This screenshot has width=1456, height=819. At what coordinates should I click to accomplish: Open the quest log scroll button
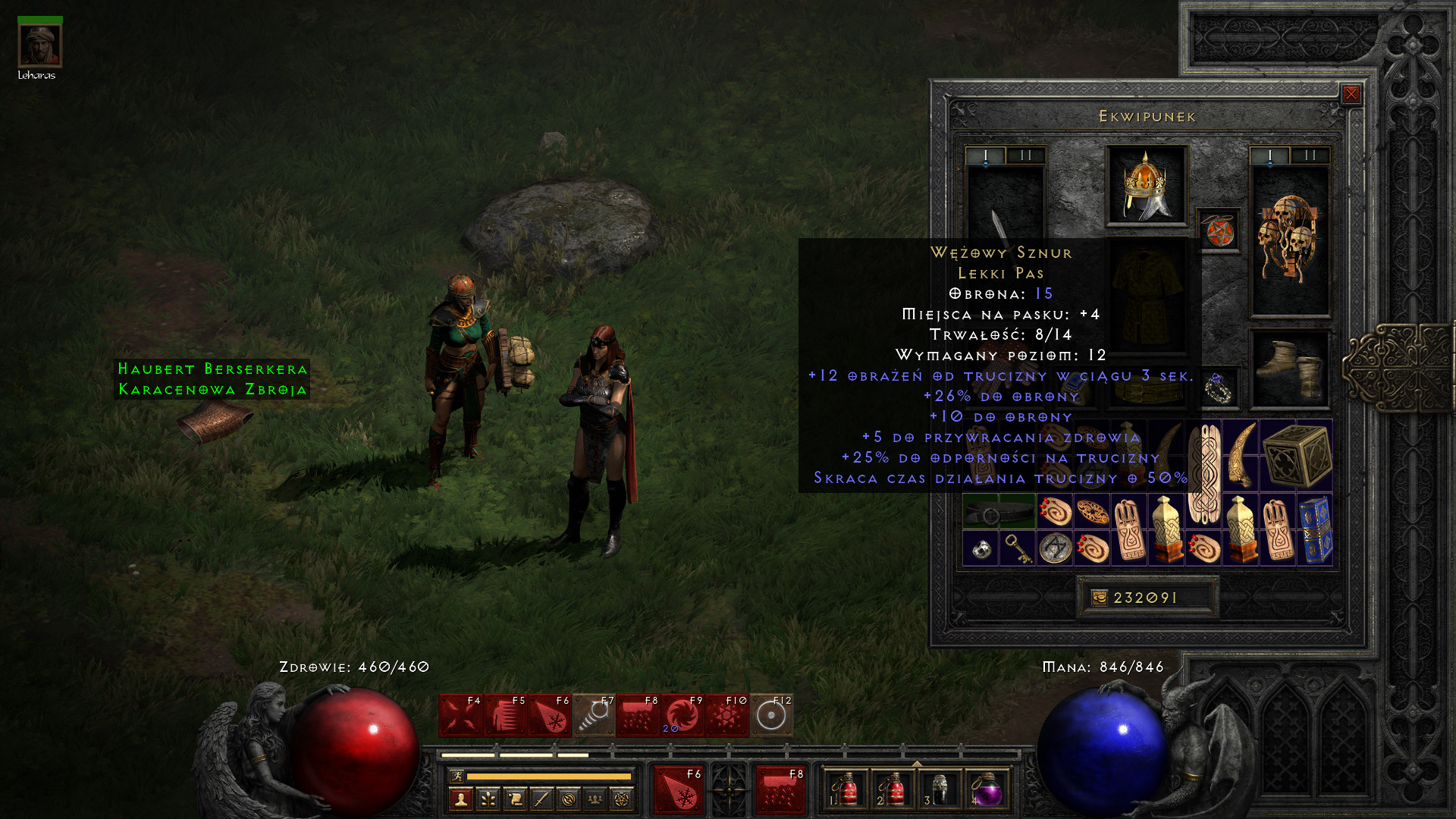[x=515, y=799]
